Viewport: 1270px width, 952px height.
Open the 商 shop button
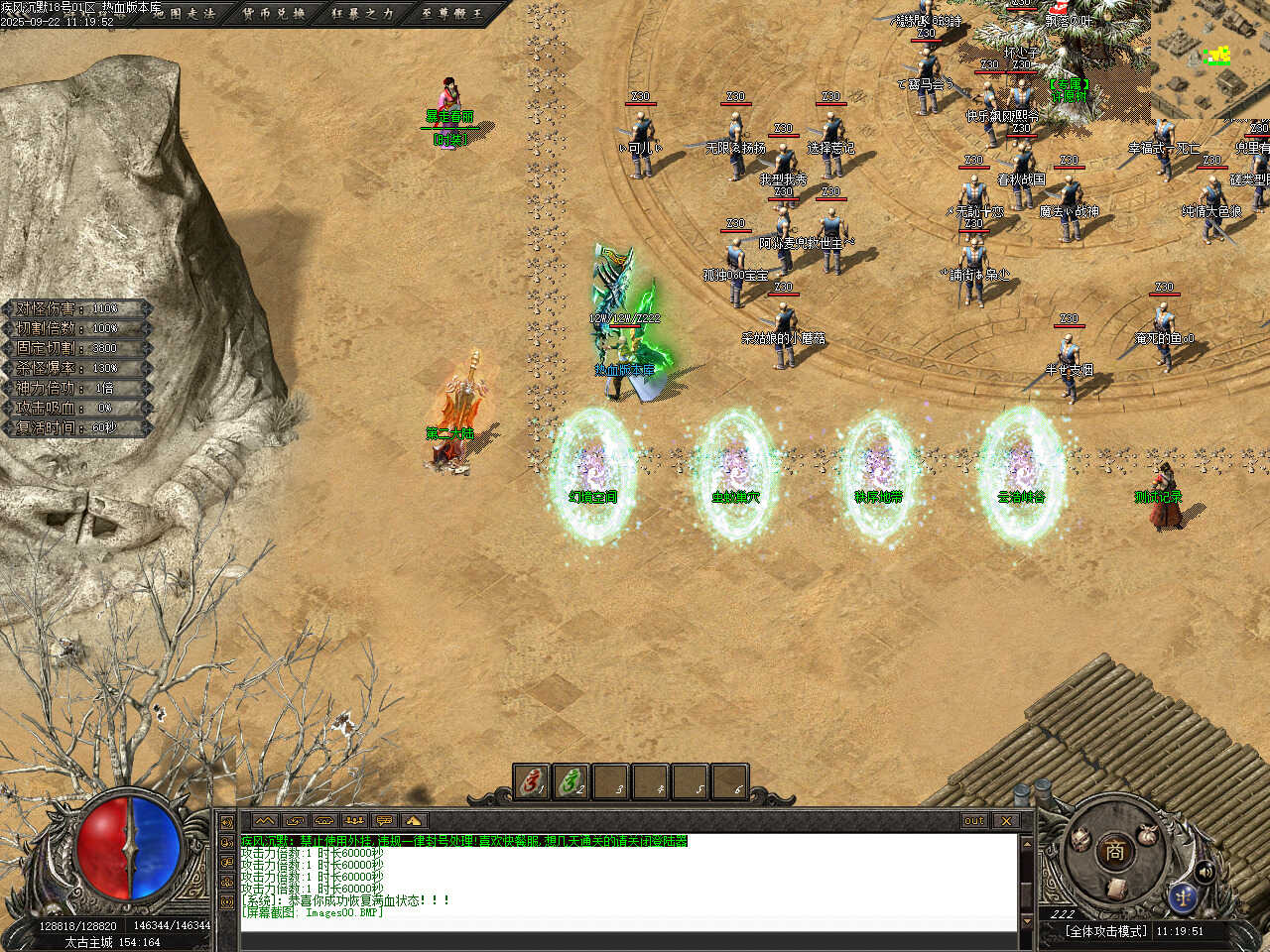pos(1114,850)
